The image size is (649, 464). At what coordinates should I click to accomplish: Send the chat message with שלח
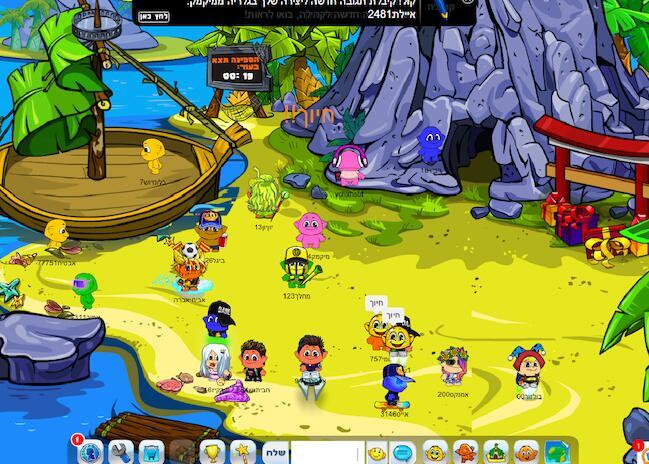[x=275, y=453]
